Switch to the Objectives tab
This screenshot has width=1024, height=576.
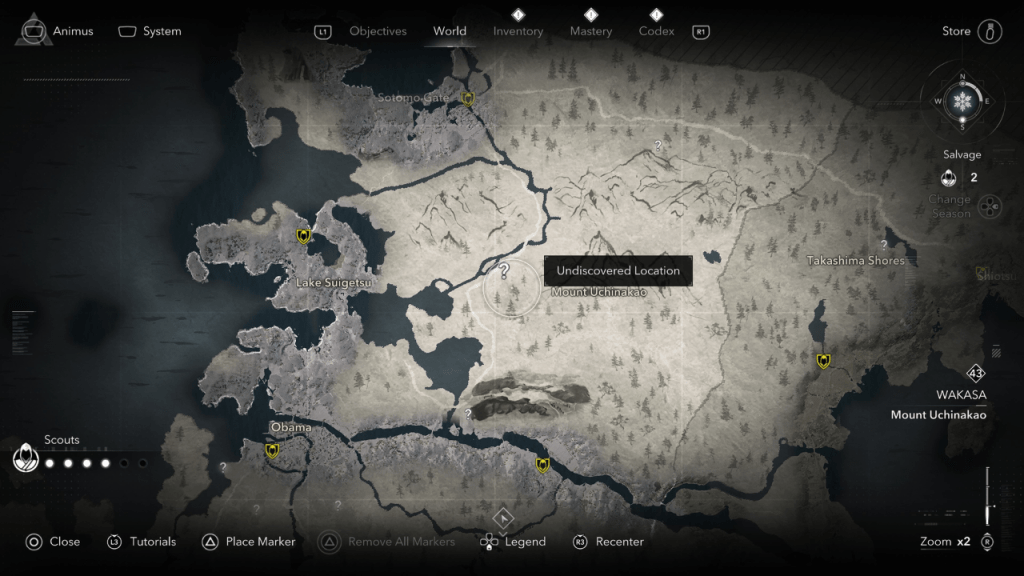(x=377, y=31)
